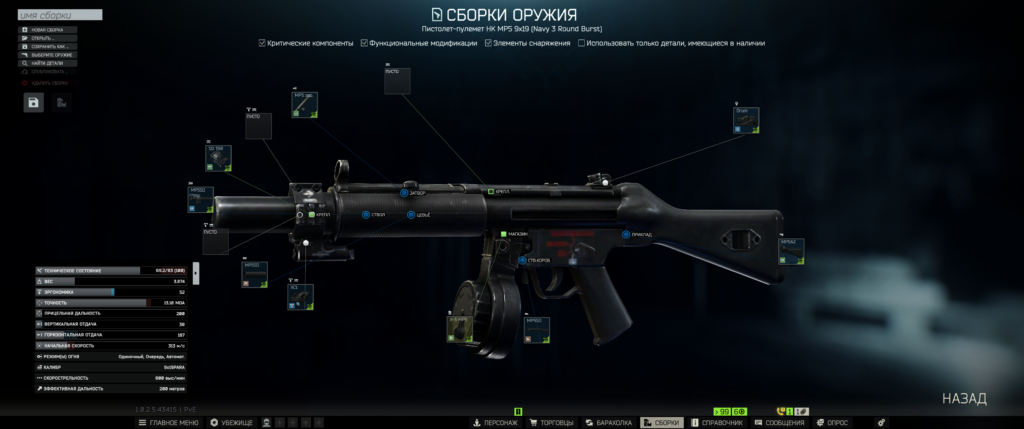Click the build name input field
1024x429 pixels.
click(60, 16)
